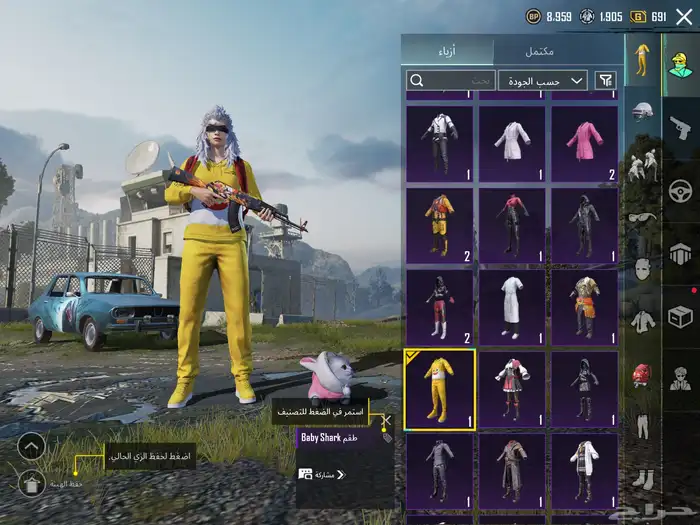This screenshot has width=700, height=525.
Task: Expand the round up-arrow button
Action: click(x=31, y=446)
